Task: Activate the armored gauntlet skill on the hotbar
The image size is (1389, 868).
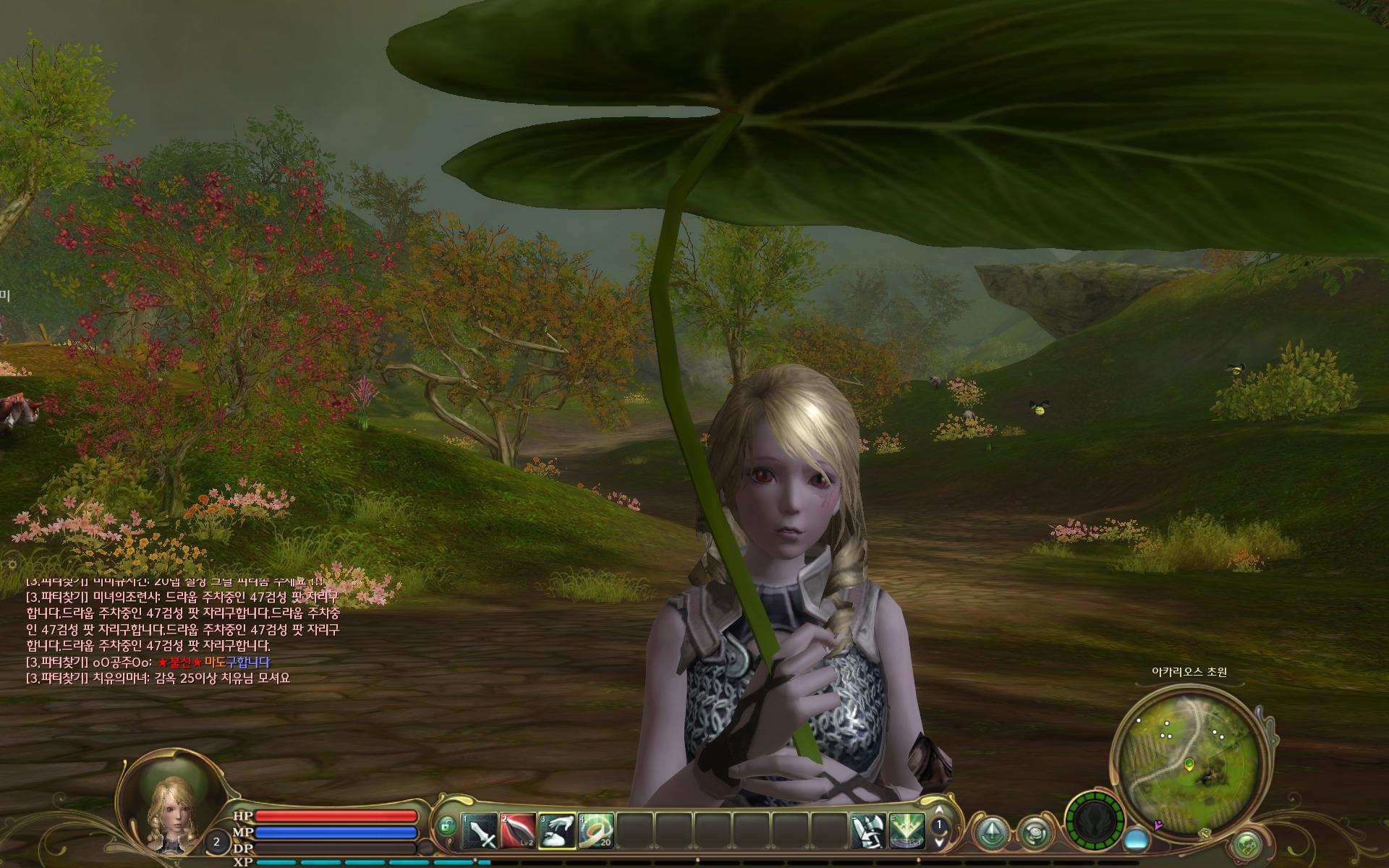Action: (x=868, y=831)
